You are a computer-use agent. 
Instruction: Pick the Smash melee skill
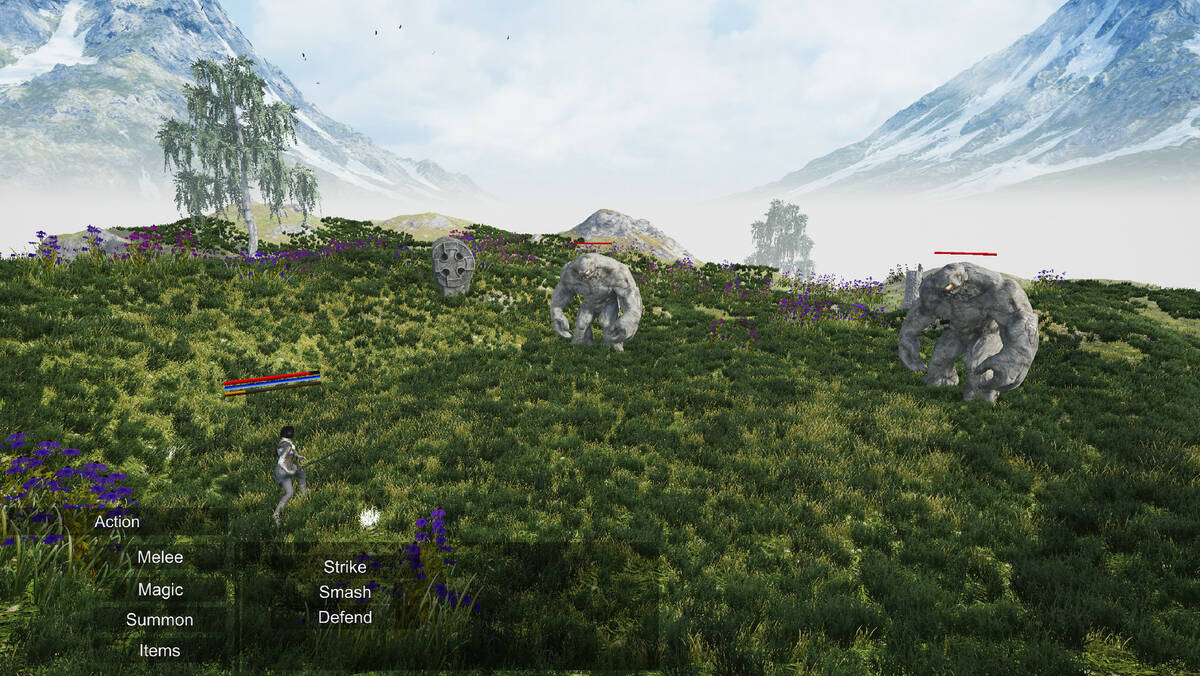pos(345,592)
